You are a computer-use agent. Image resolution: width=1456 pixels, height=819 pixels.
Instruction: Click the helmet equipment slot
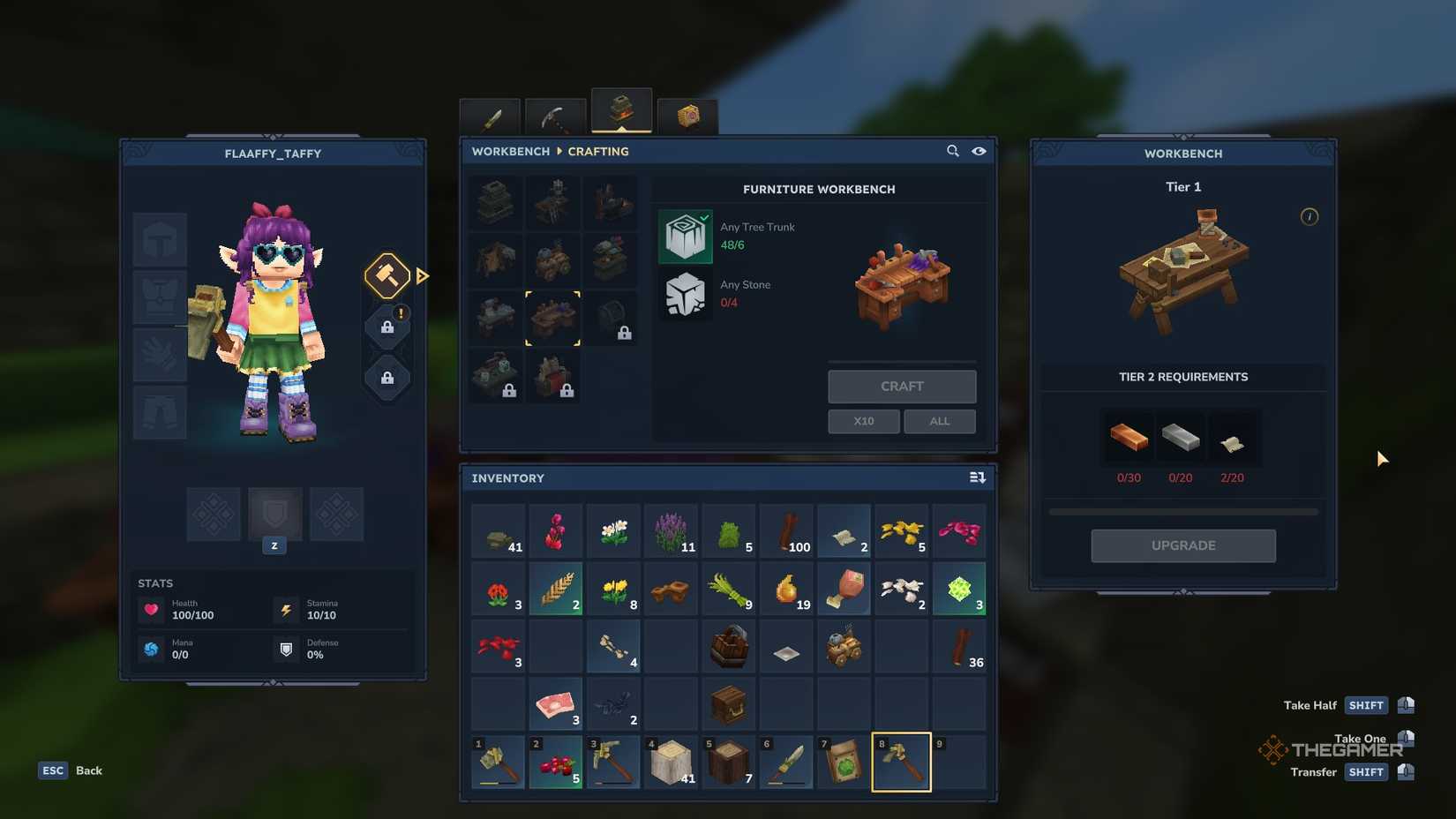[x=159, y=239]
